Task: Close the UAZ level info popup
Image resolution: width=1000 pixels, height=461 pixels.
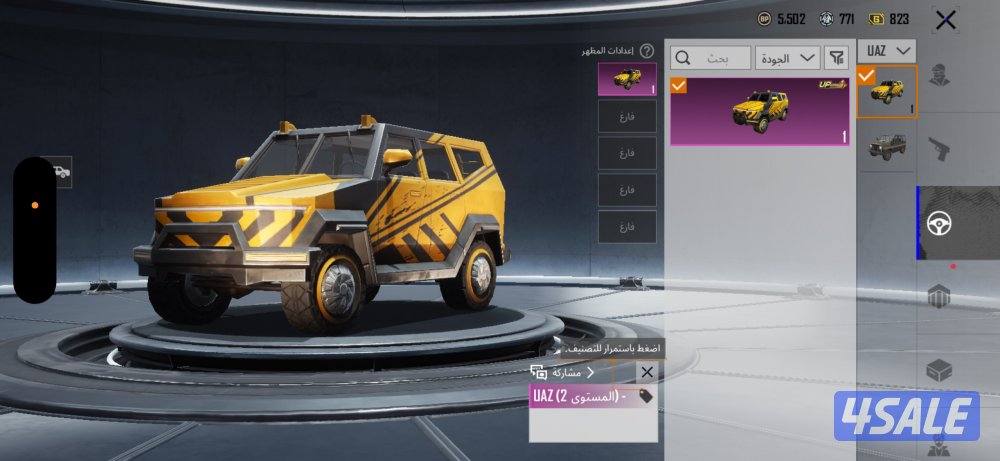Action: [x=647, y=372]
